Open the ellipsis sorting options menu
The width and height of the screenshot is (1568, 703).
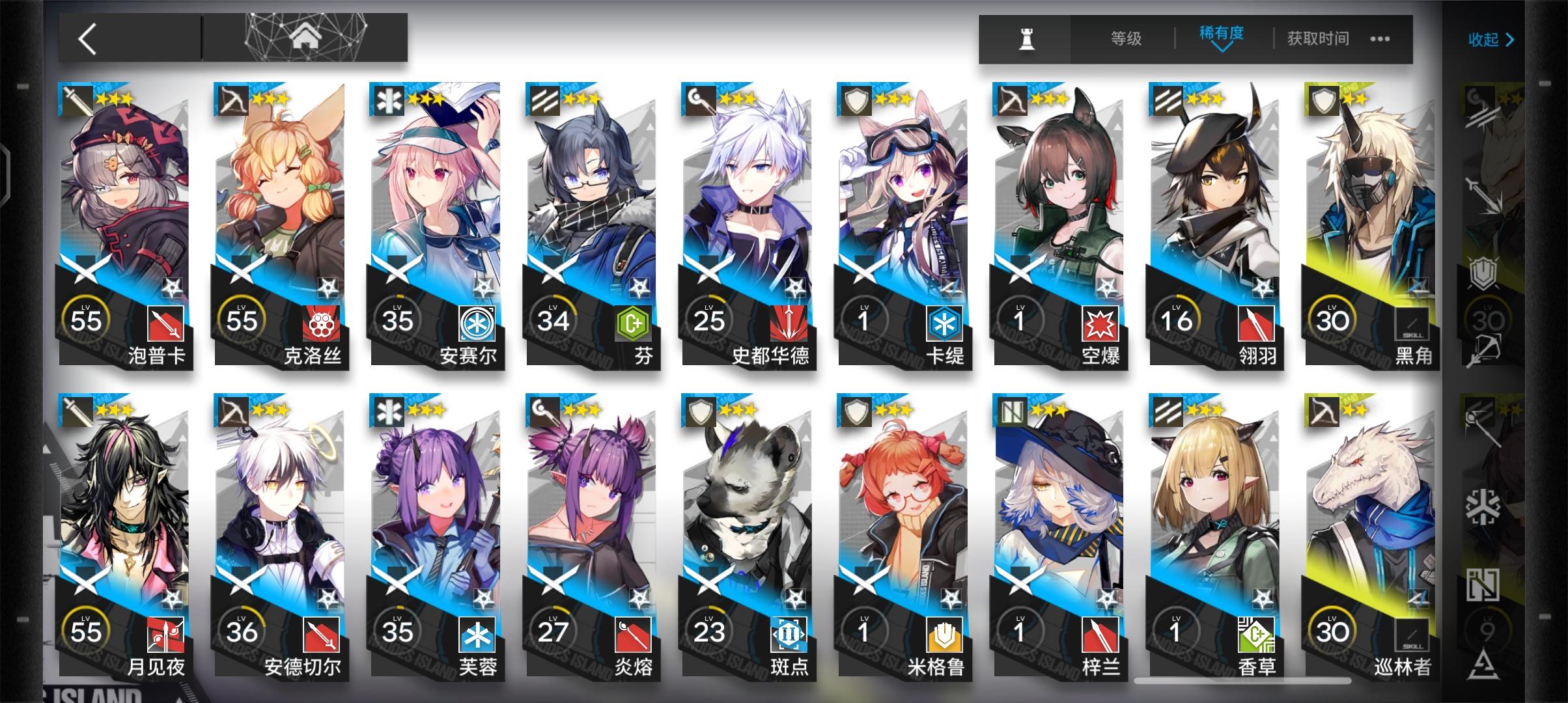click(x=1379, y=39)
